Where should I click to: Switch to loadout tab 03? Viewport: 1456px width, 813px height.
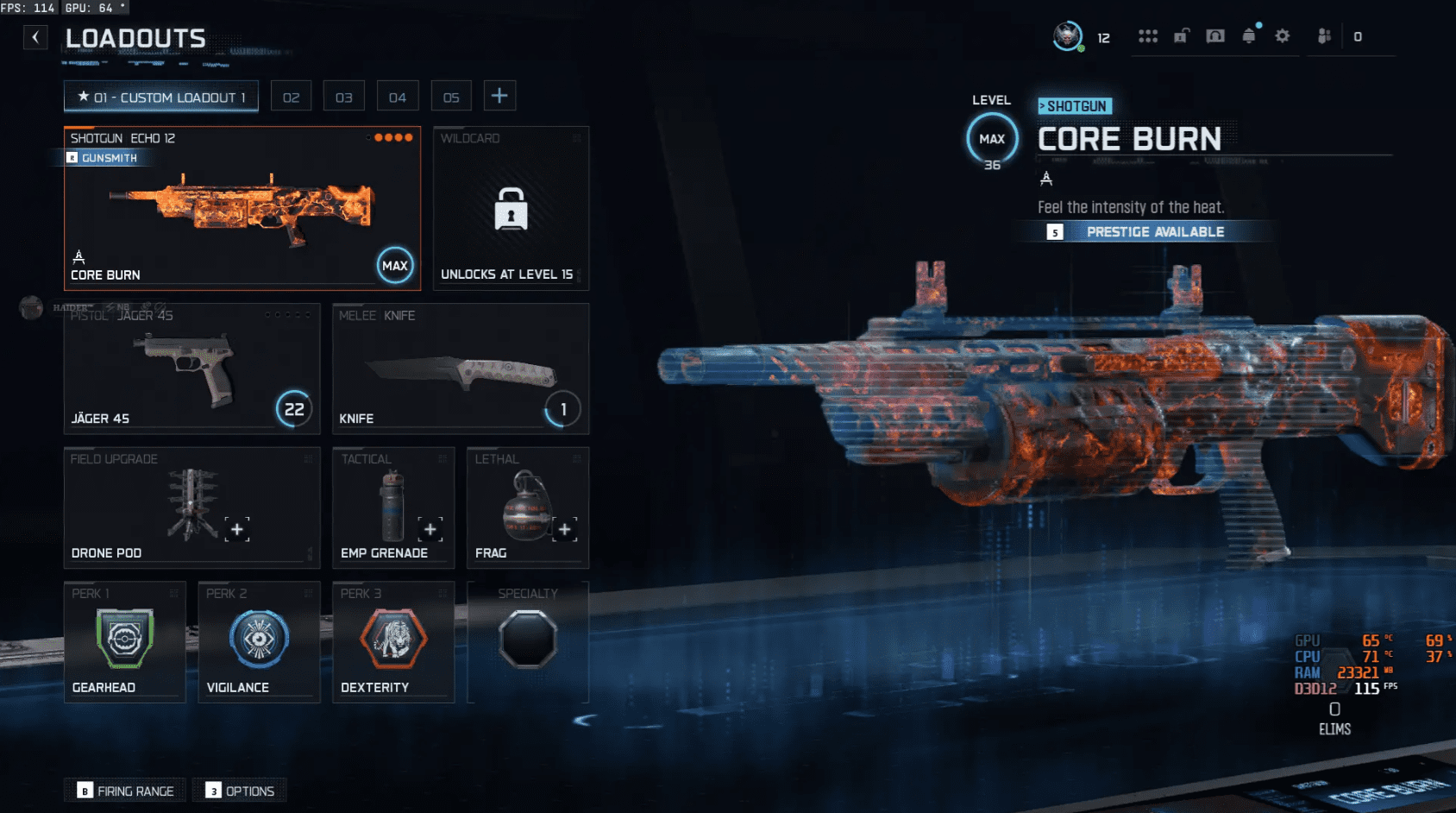point(344,97)
